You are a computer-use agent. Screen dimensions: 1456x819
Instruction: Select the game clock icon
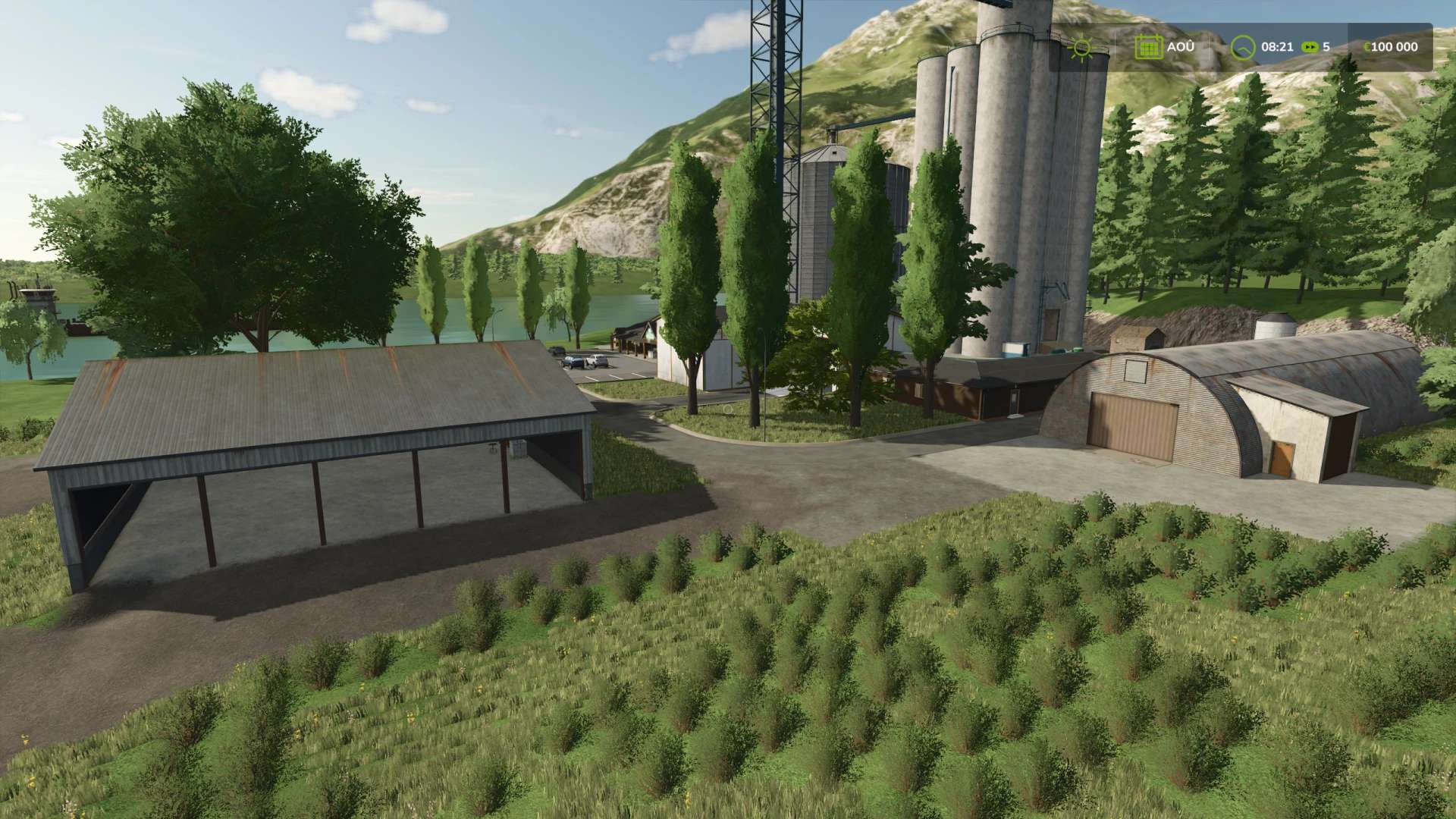coord(1242,47)
